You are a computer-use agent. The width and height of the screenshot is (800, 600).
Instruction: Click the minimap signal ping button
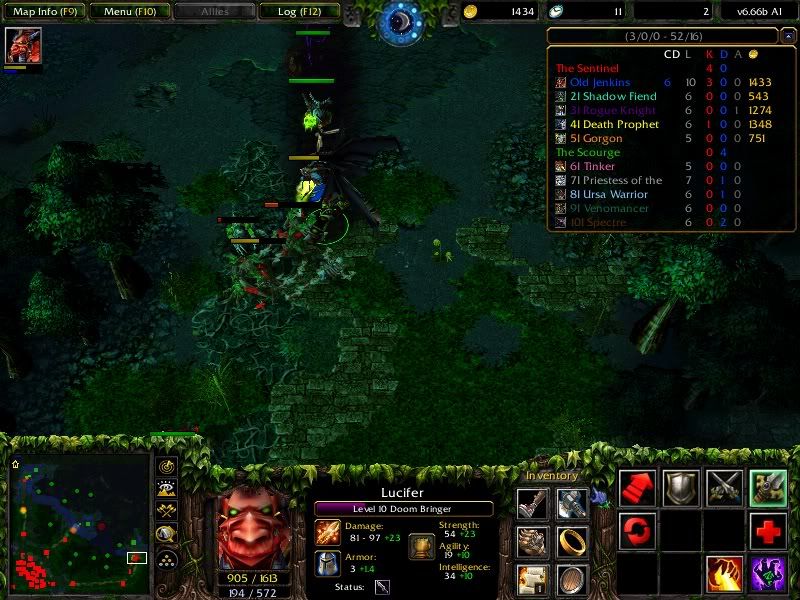(168, 467)
